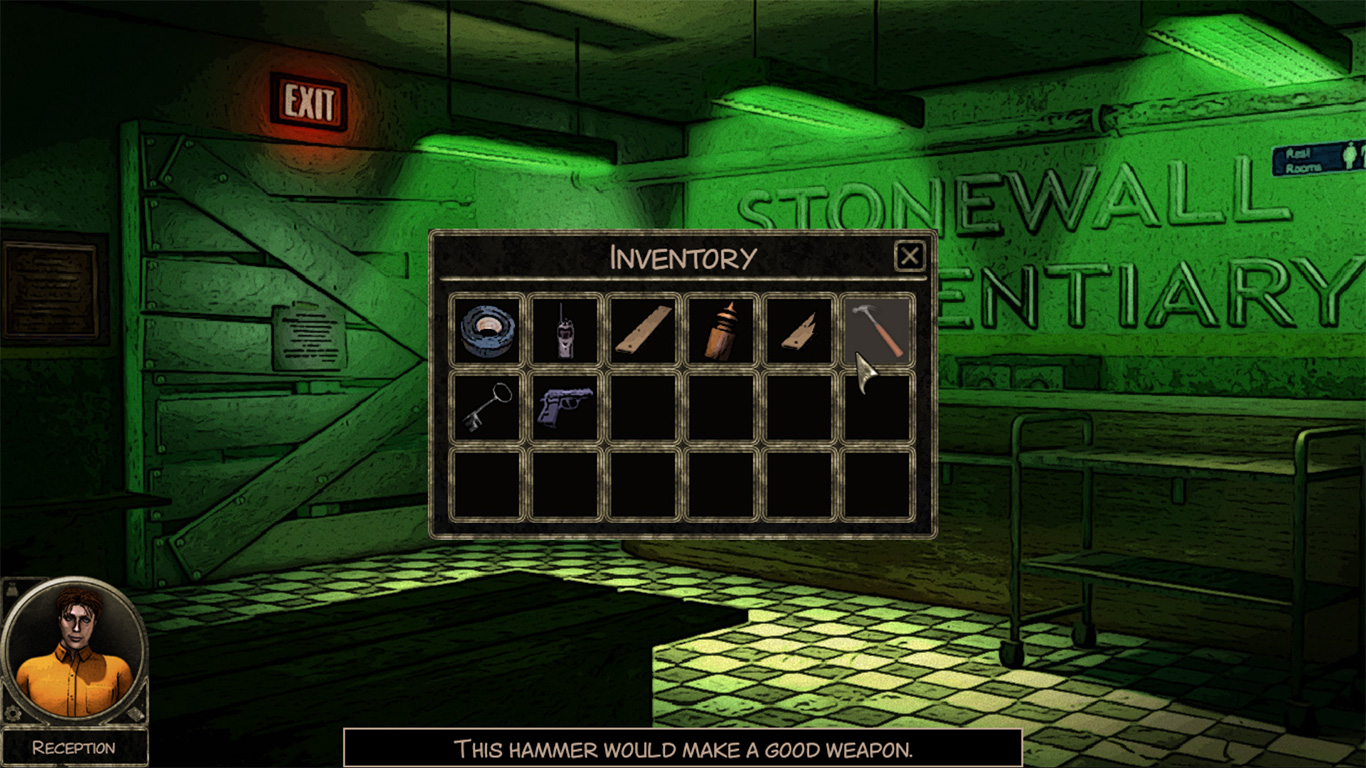This screenshot has width=1366, height=768.
Task: Pick the wooden plank from inventory
Action: click(642, 330)
